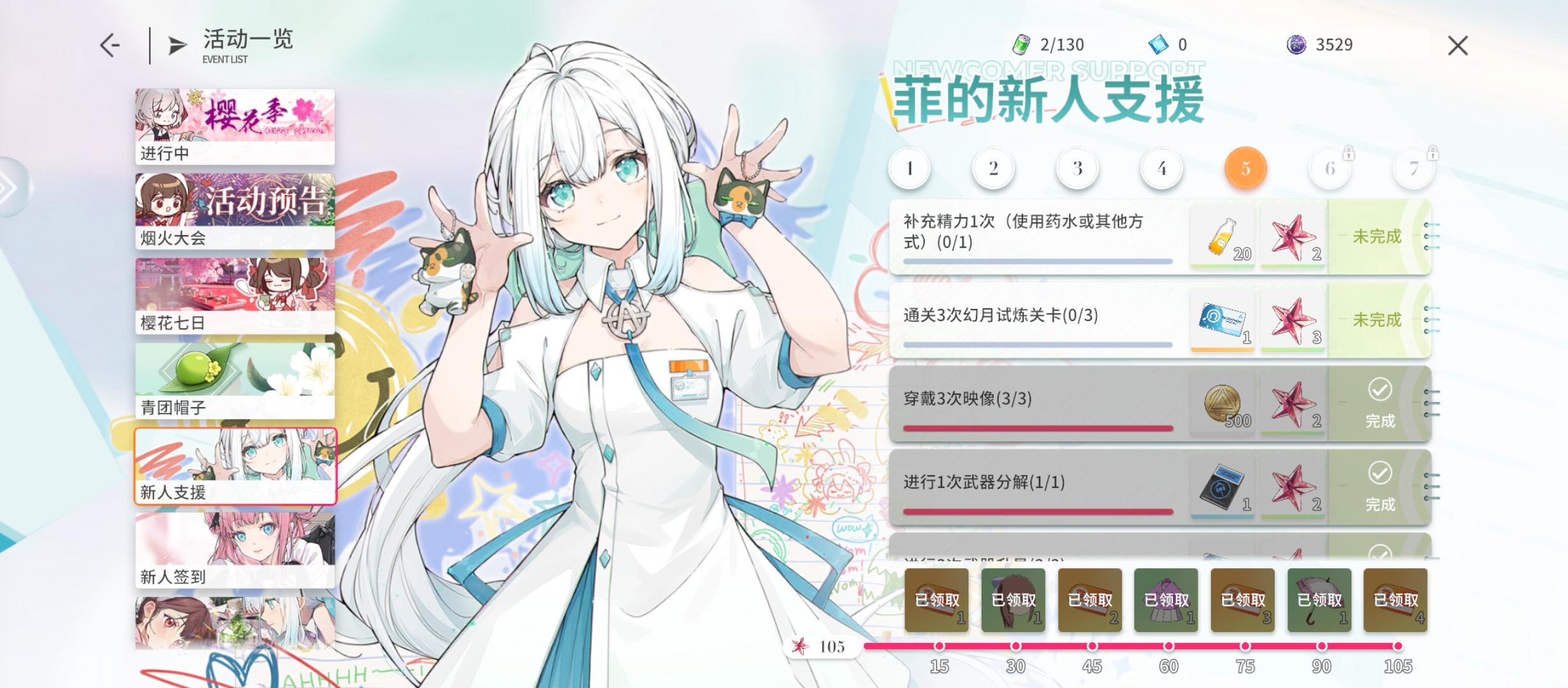Viewport: 1568px width, 688px height.
Task: Select the 樱花七日 event banner
Action: coord(235,293)
